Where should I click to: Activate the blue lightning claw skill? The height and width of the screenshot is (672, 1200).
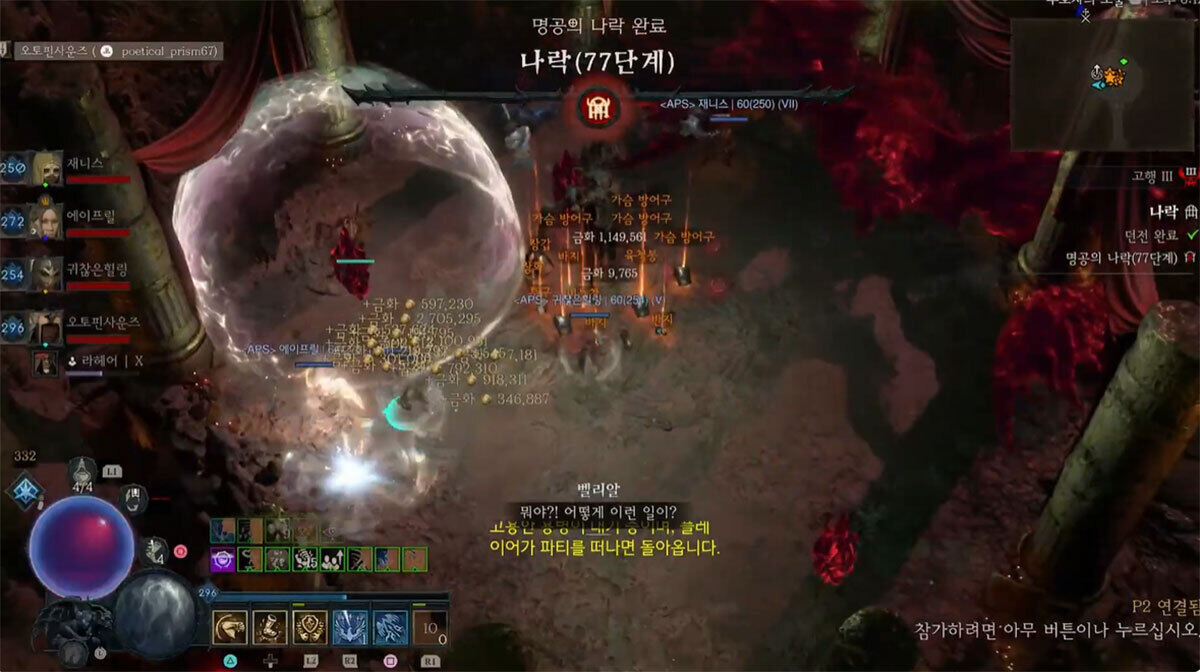pos(389,628)
